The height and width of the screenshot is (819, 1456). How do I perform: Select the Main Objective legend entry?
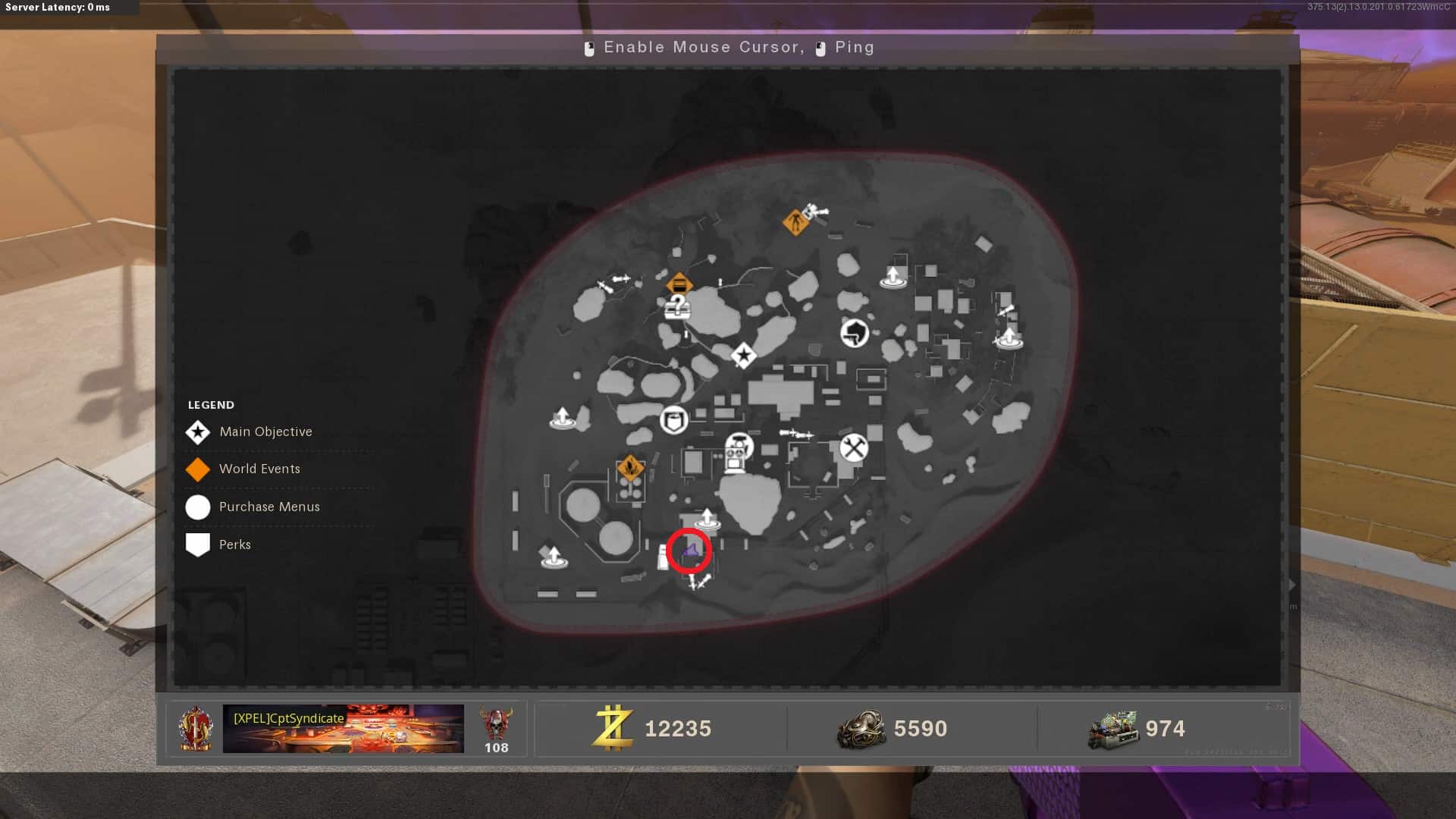point(265,432)
